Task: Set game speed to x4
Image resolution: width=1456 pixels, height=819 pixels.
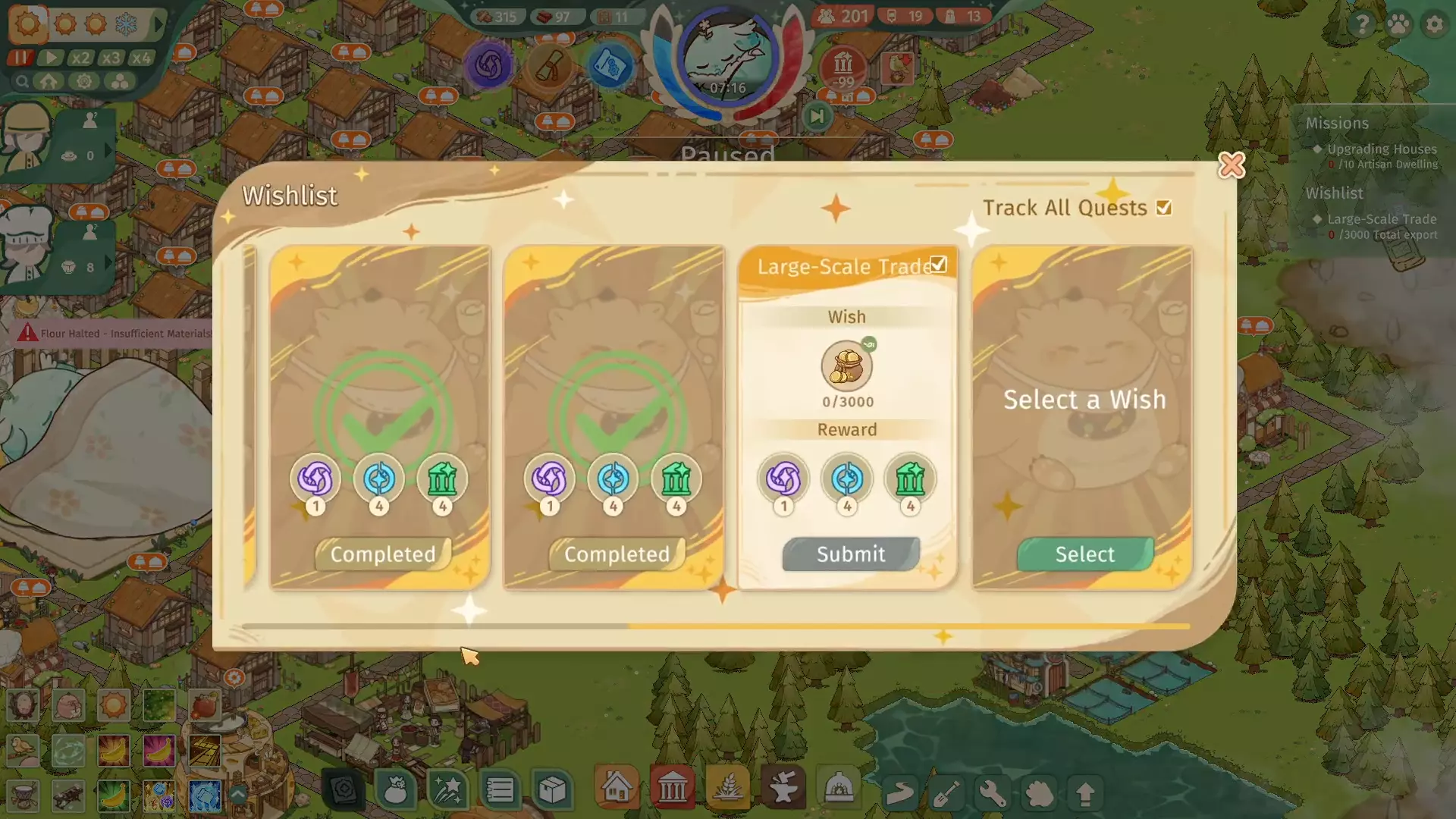Action: click(x=141, y=58)
